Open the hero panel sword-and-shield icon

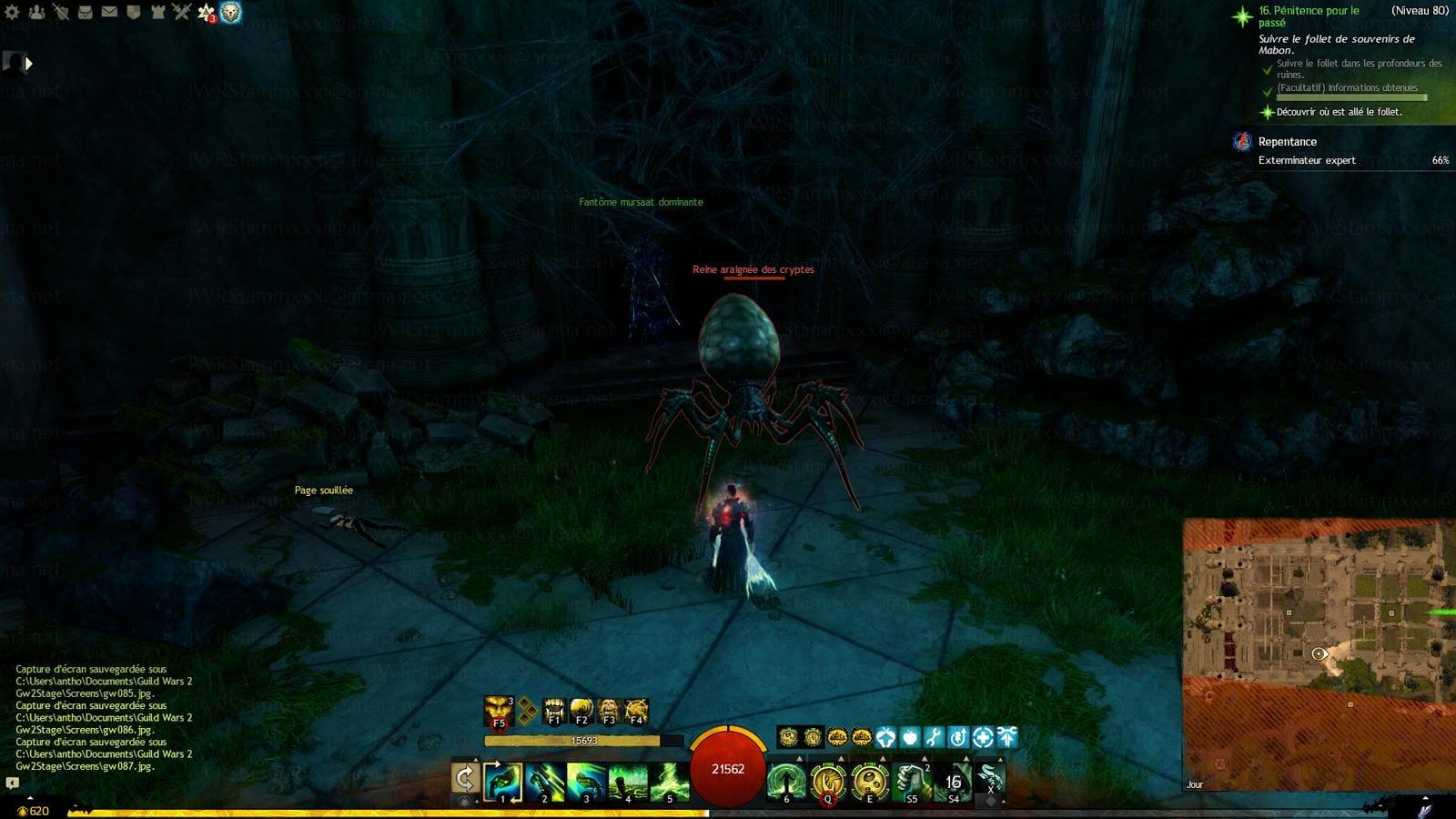coord(61,12)
